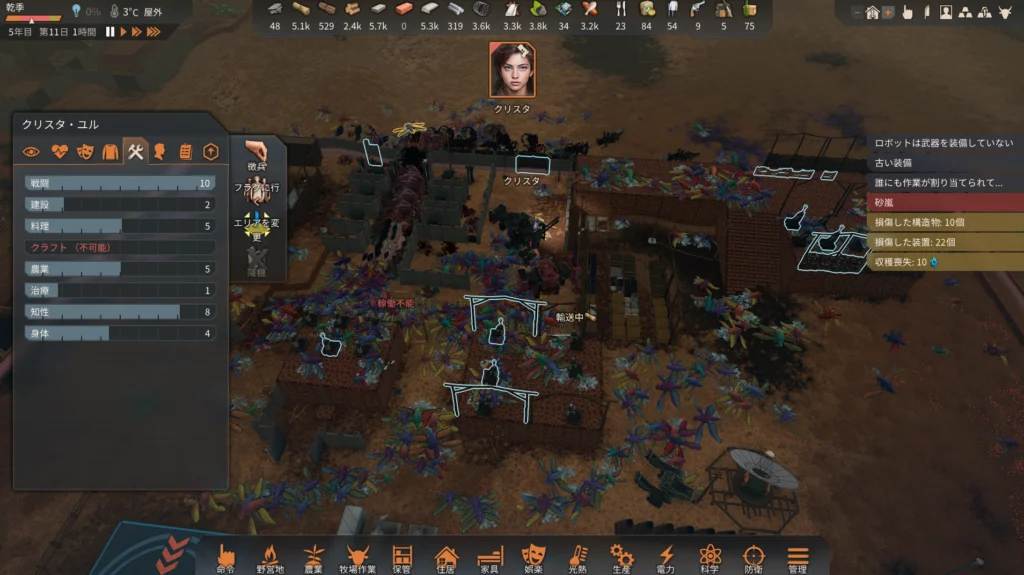This screenshot has width=1024, height=575.
Task: Switch to the theater masks mood tab
Action: (84, 152)
